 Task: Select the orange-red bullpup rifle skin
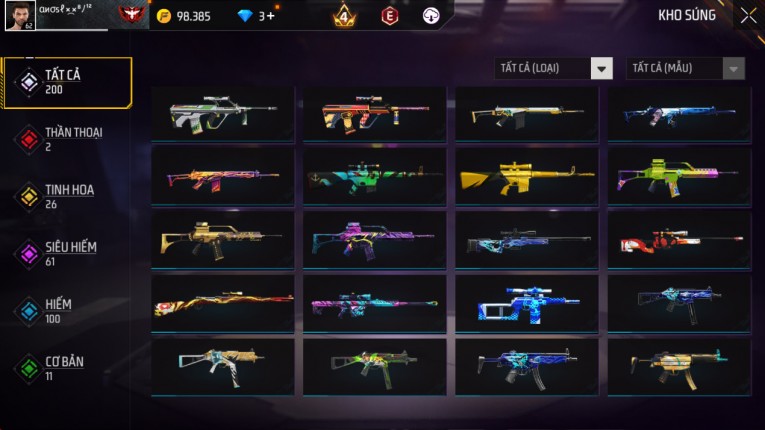pos(375,114)
